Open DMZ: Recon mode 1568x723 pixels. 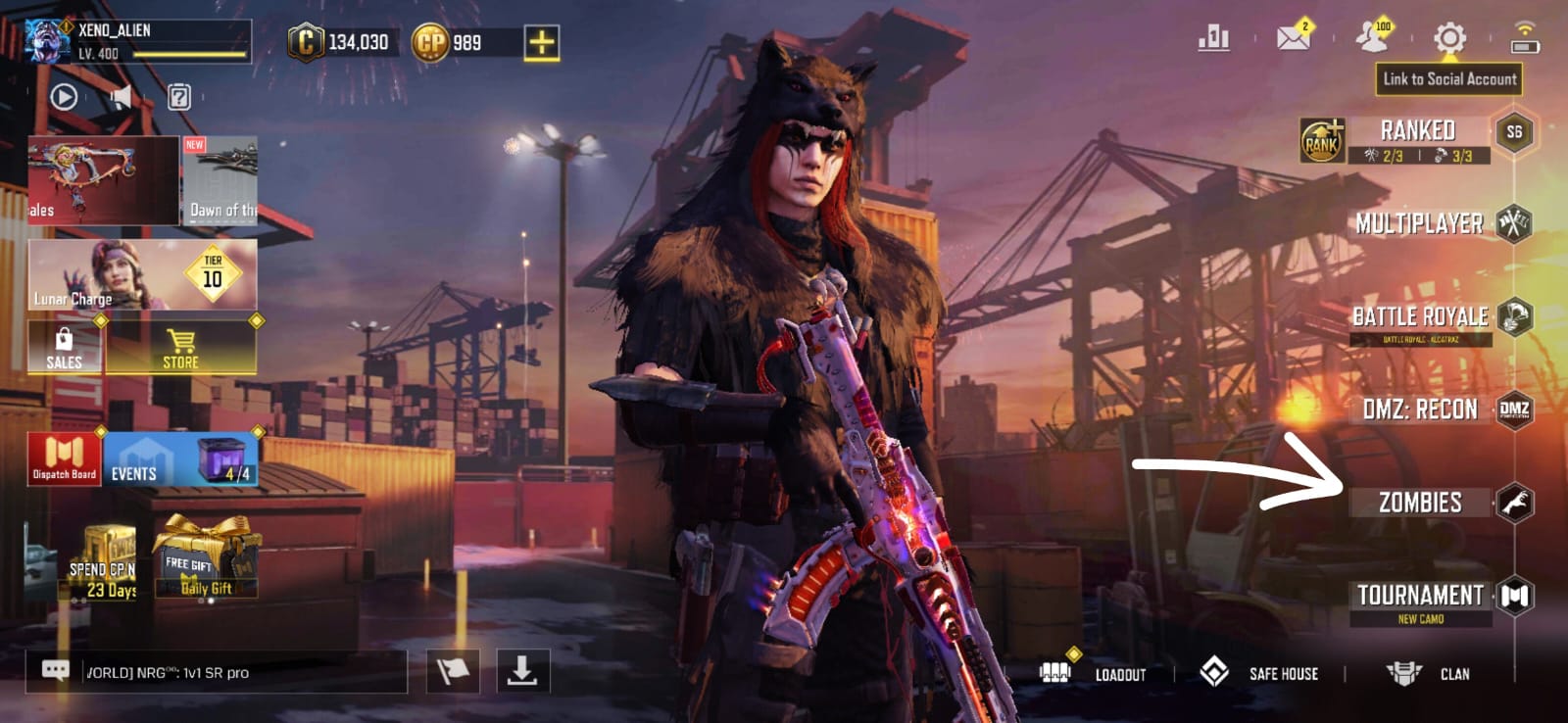pos(1420,410)
